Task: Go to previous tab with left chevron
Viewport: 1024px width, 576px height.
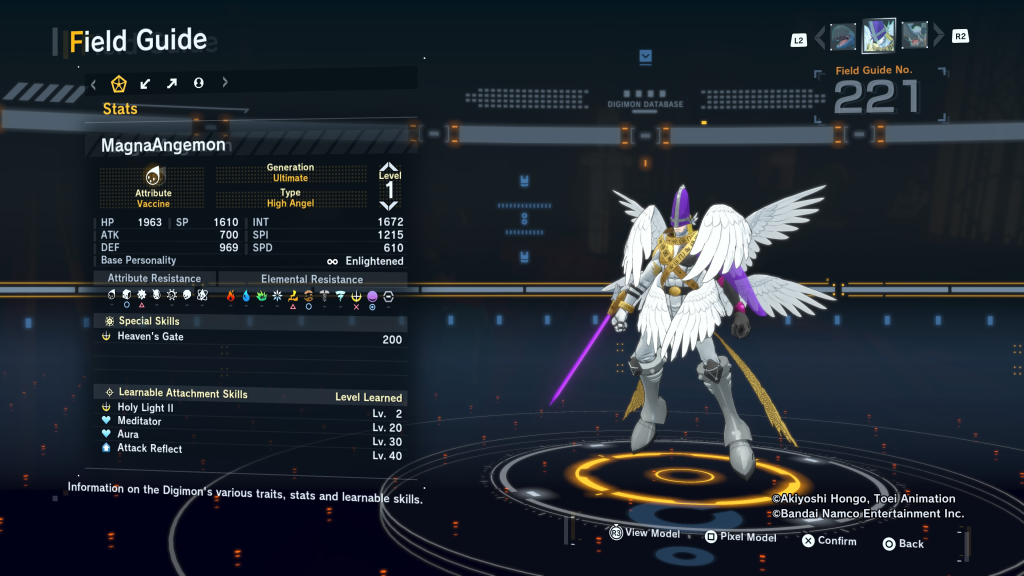Action: 93,83
